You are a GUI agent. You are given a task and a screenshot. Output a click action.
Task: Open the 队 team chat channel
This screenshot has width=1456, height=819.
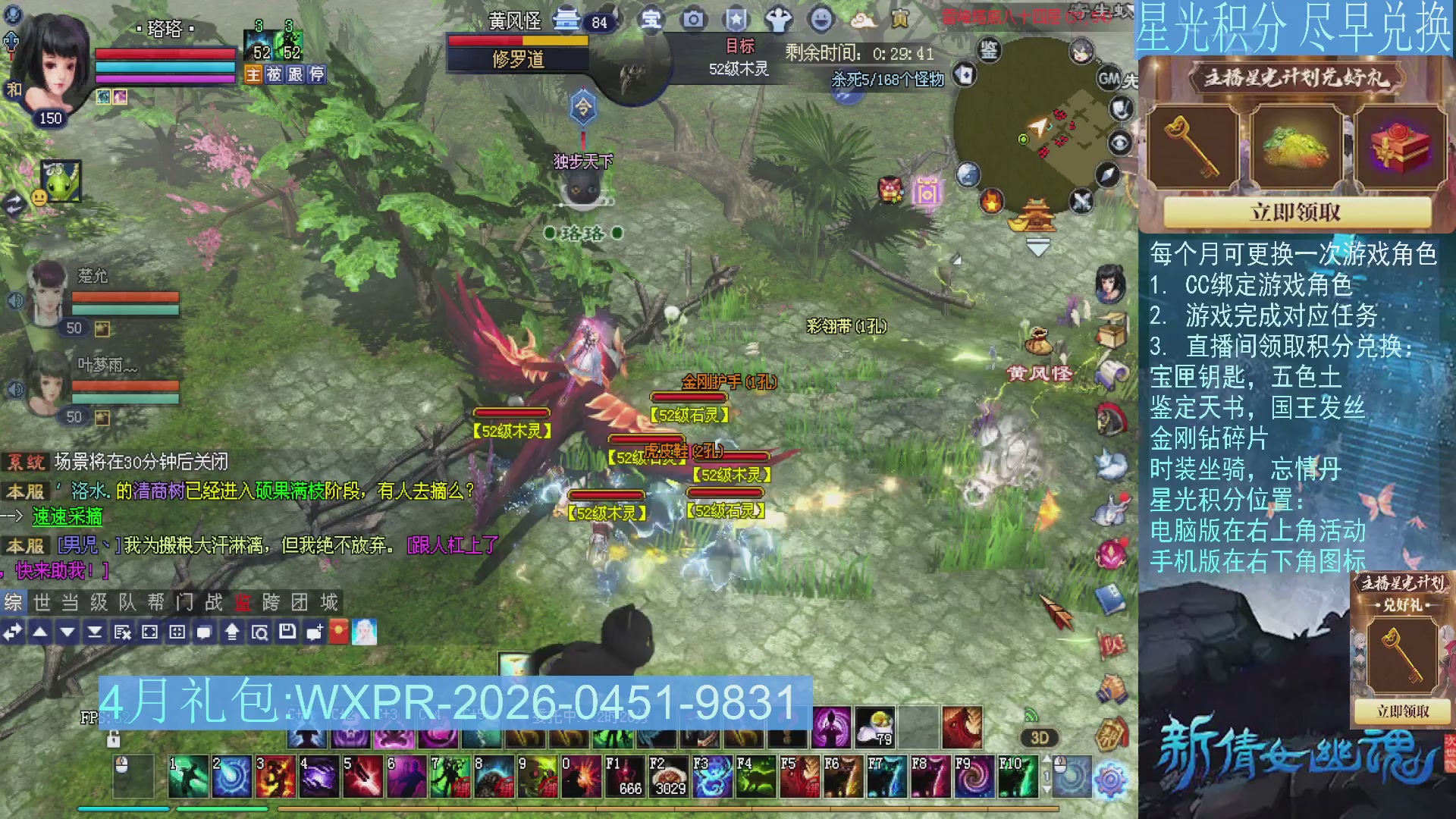127,602
